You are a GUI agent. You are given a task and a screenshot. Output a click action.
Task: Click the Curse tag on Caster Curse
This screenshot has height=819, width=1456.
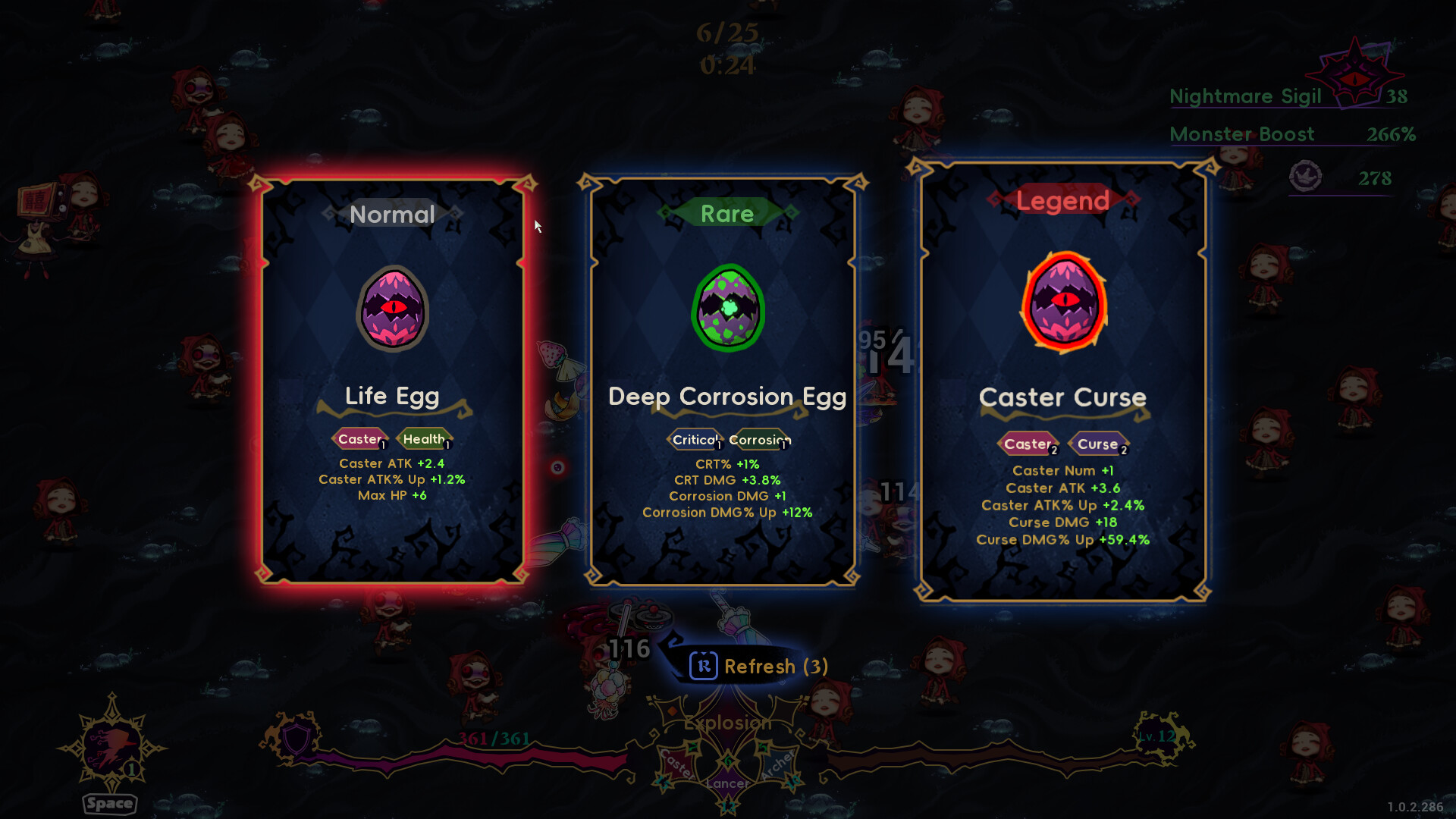click(x=1098, y=444)
